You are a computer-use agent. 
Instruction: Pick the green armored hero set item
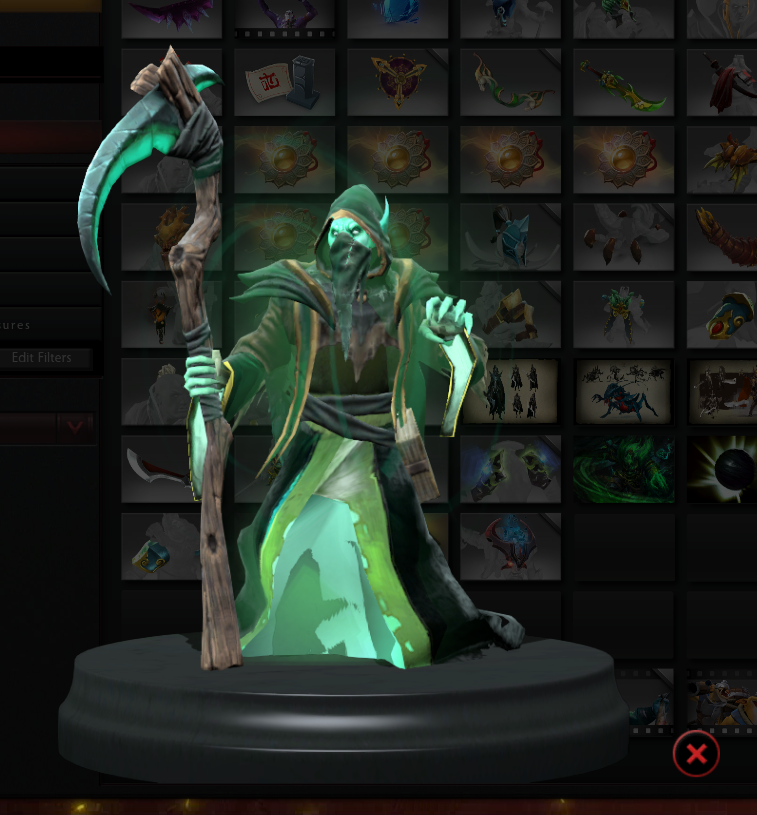tap(623, 314)
